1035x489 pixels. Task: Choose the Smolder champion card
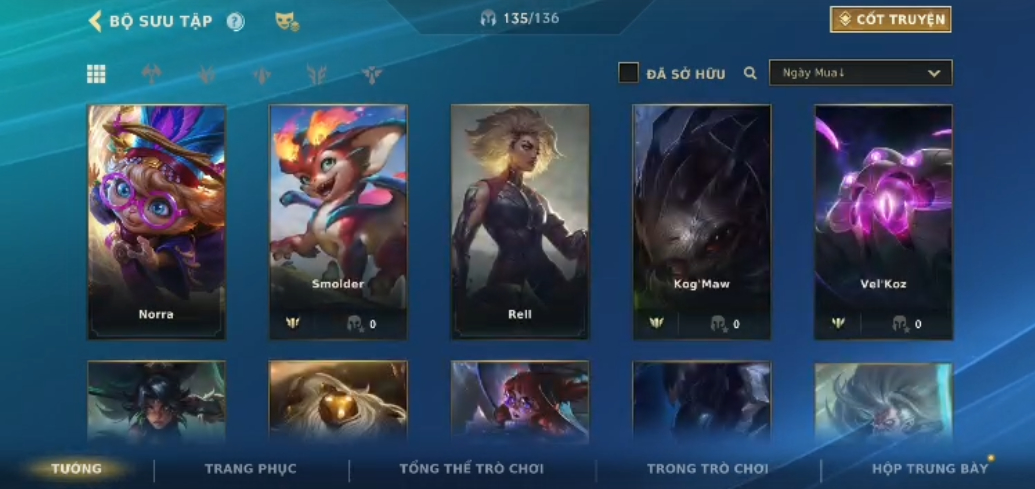338,221
